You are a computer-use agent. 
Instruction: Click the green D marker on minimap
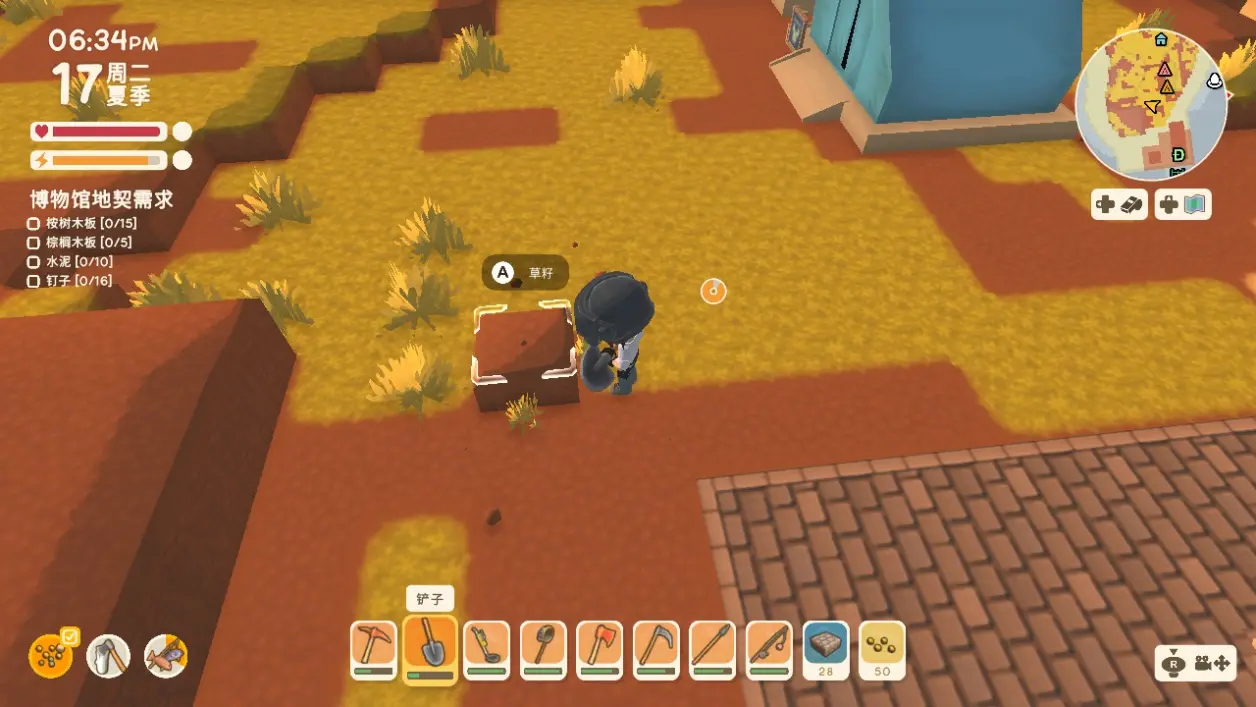[1179, 154]
